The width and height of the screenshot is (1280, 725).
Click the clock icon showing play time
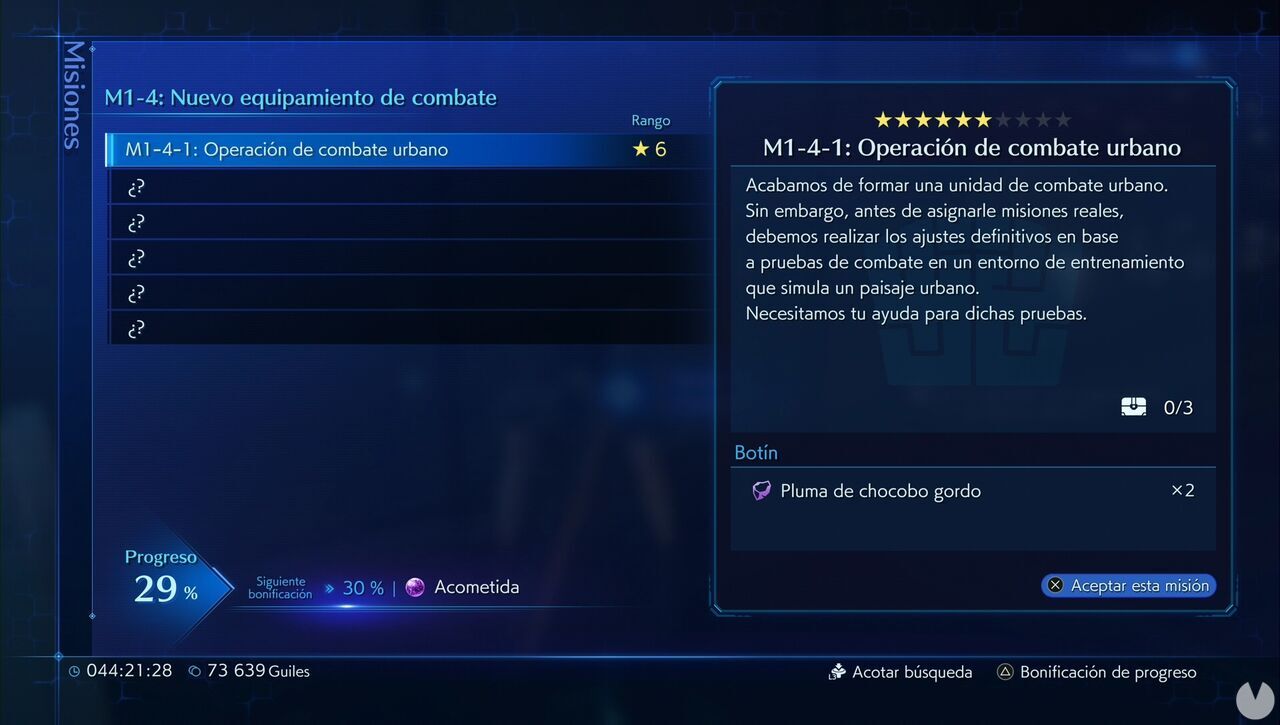tap(74, 671)
